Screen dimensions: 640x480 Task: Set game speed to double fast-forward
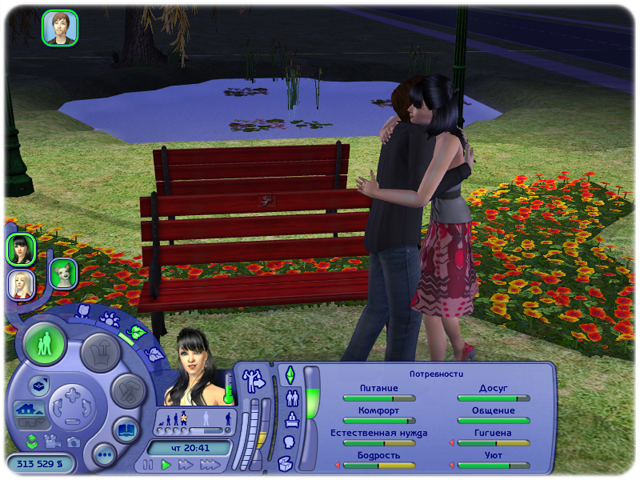pyautogui.click(x=186, y=465)
